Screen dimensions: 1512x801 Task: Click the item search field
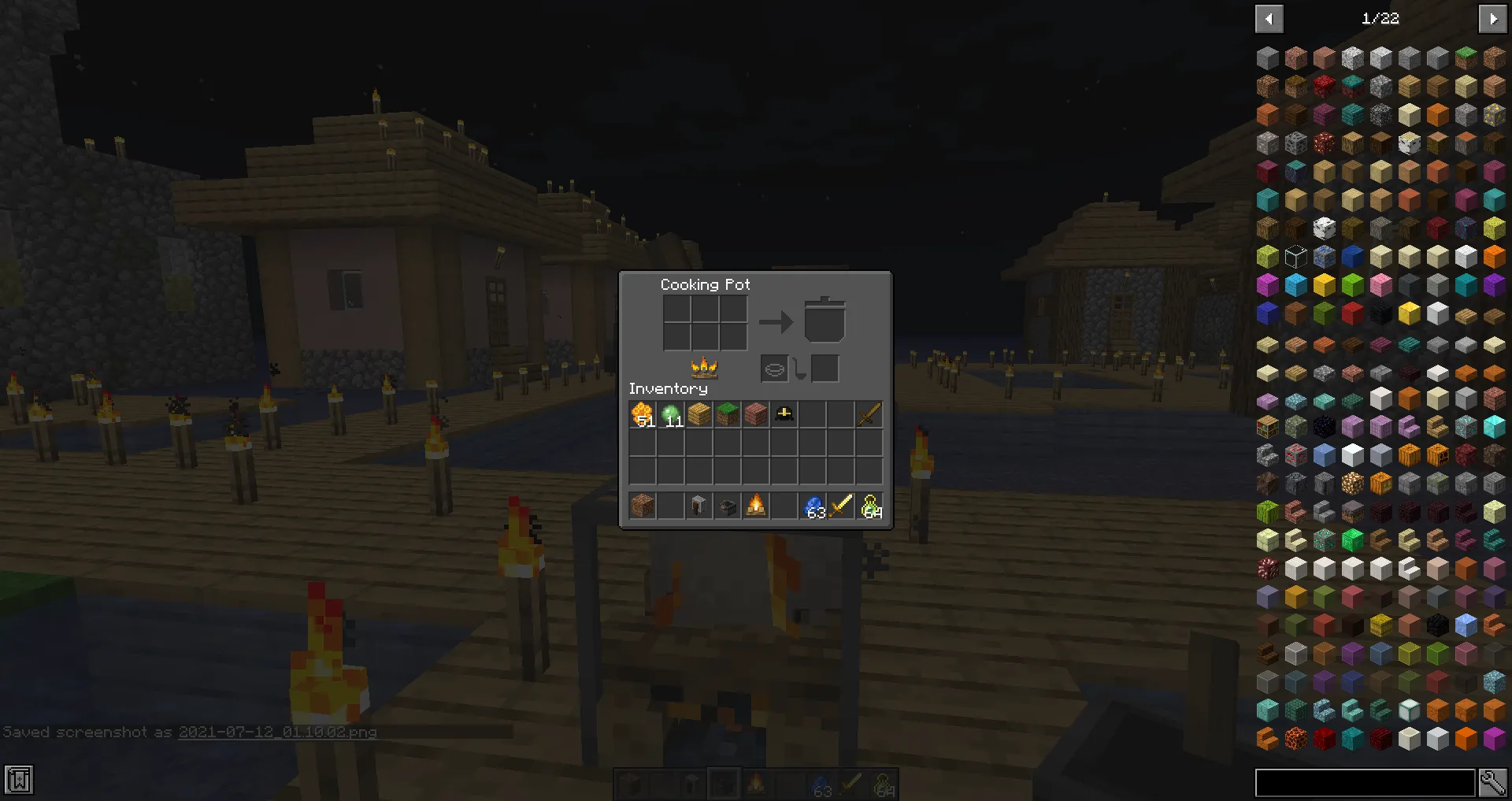point(1366,781)
